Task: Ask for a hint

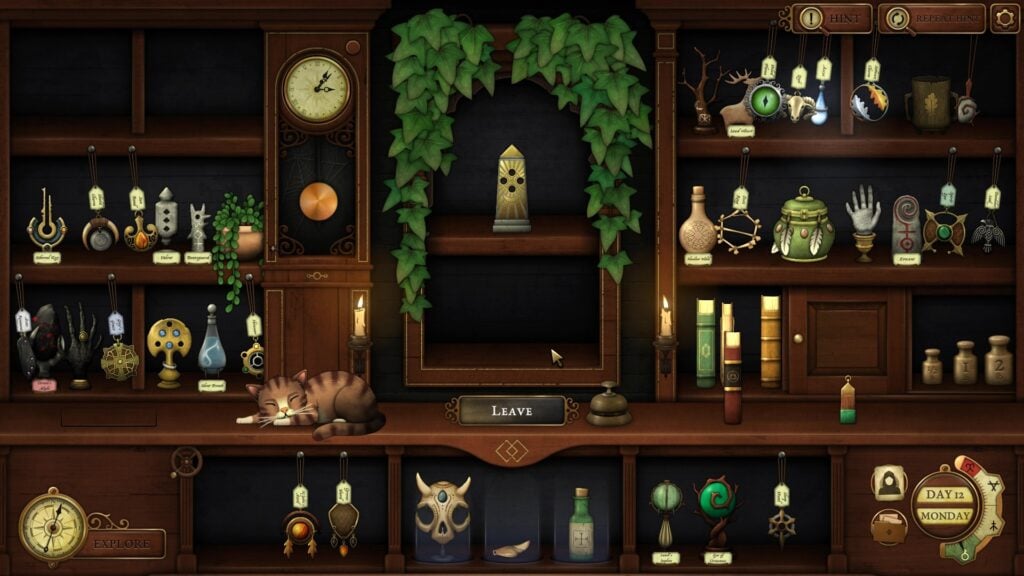Action: [834, 18]
